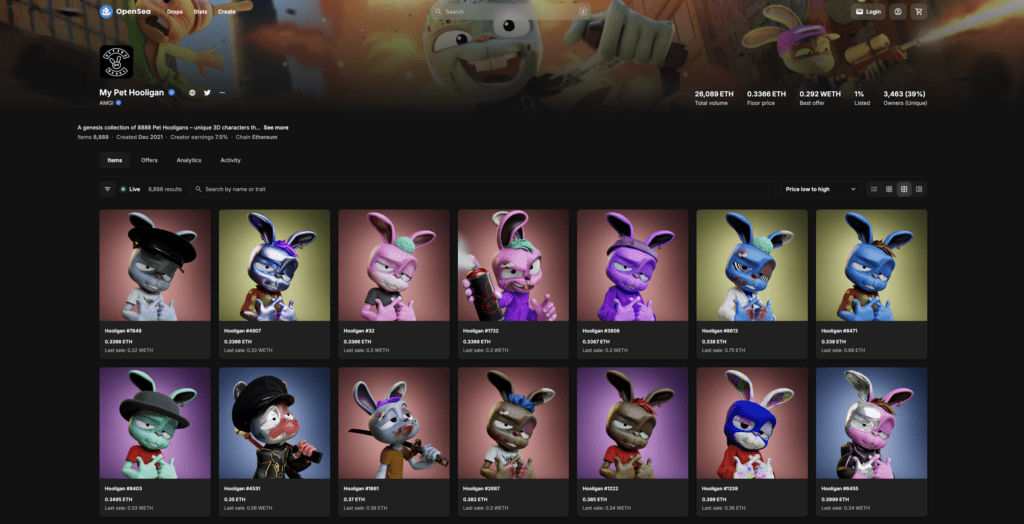Open the Analytics tab
1024x524 pixels.
(189, 160)
